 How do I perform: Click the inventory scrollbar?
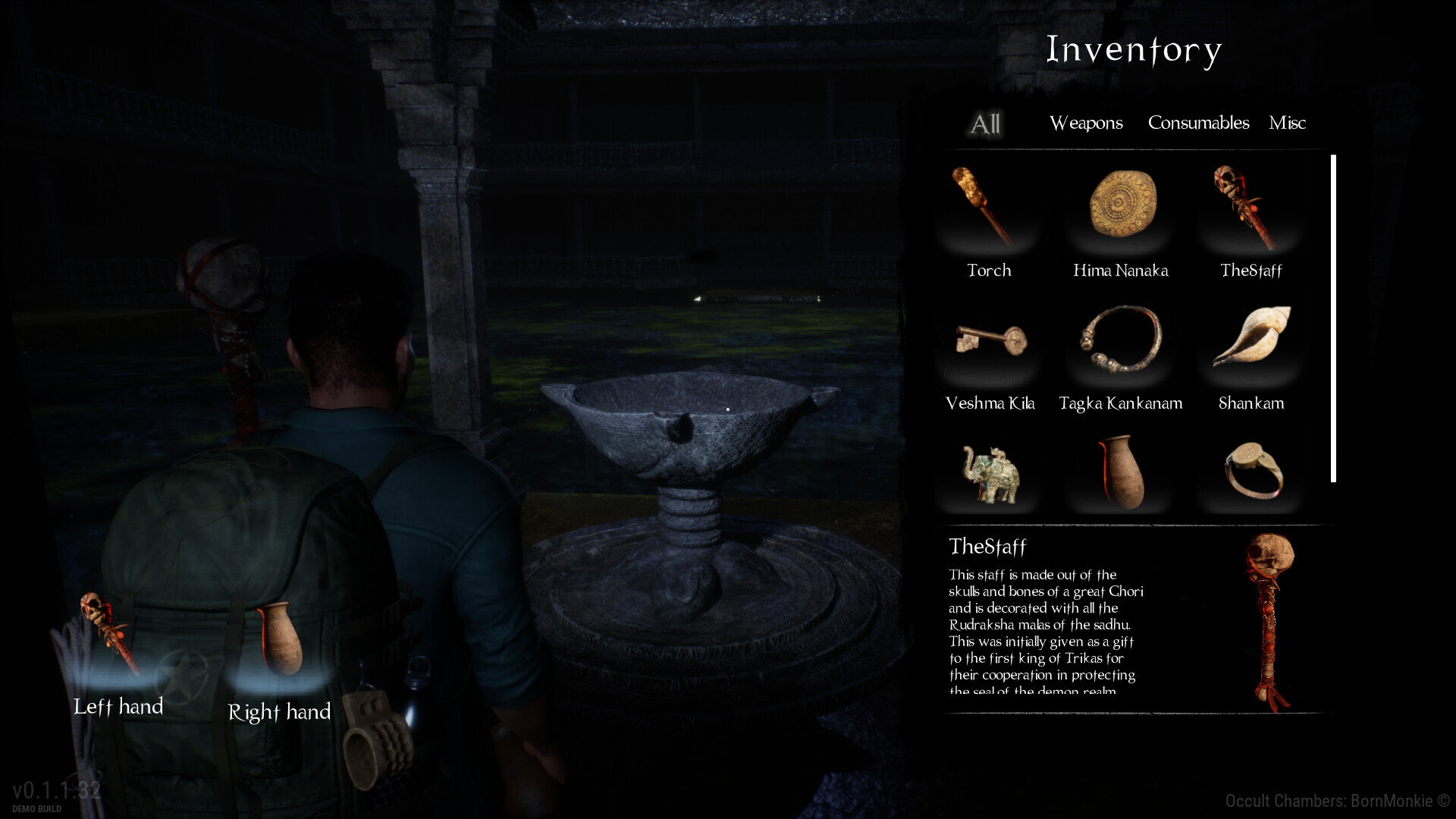click(x=1332, y=315)
